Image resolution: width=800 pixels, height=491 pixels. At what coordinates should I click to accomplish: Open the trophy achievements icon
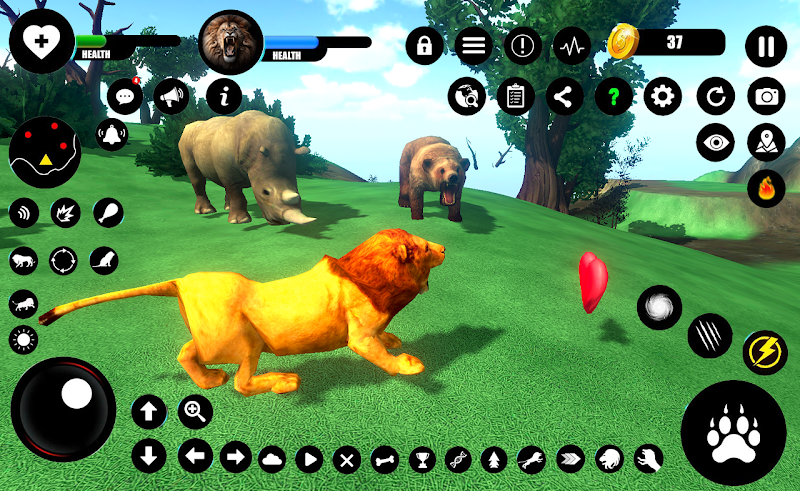coord(421,459)
